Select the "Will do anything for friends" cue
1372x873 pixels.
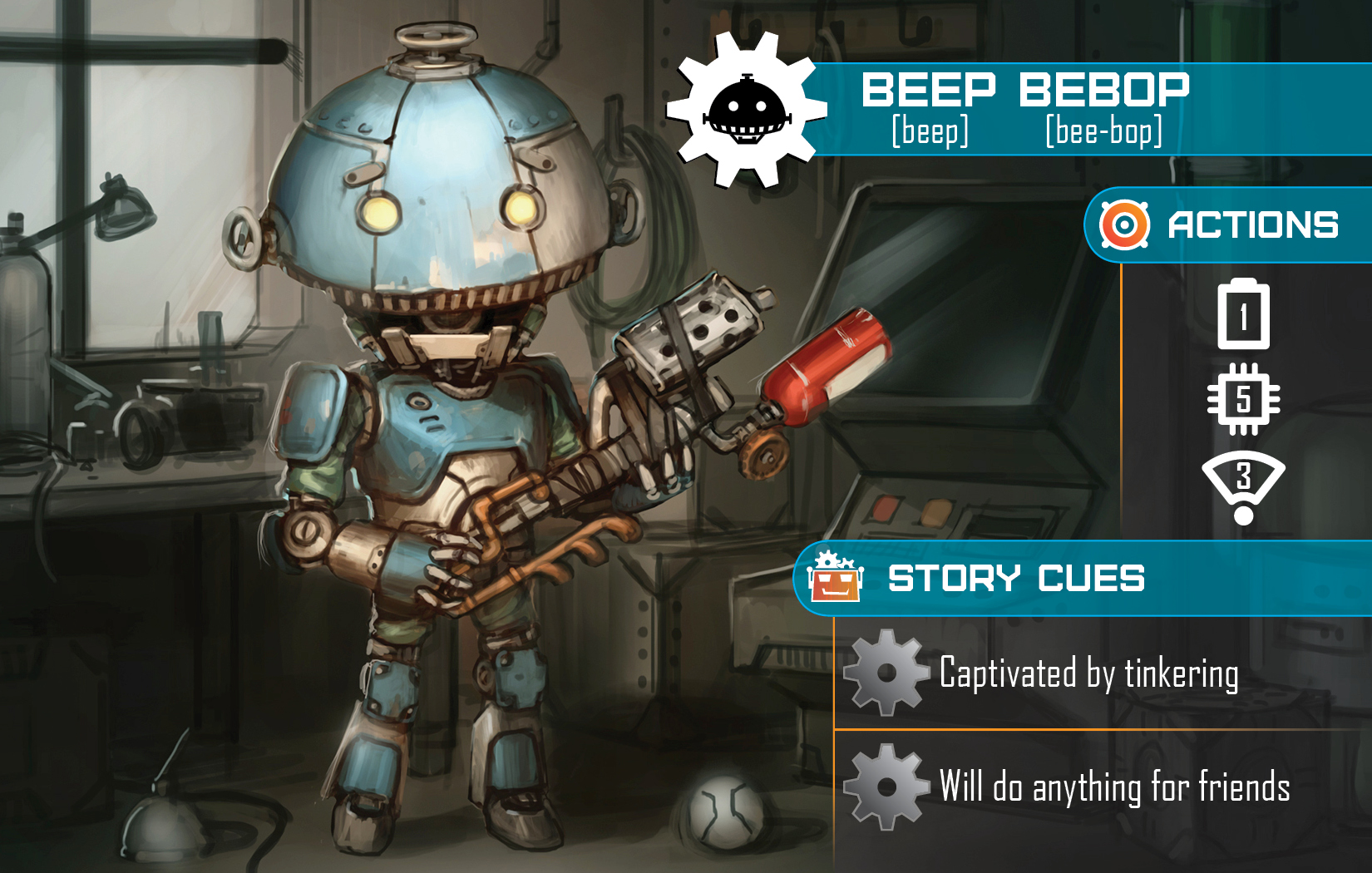[1113, 787]
